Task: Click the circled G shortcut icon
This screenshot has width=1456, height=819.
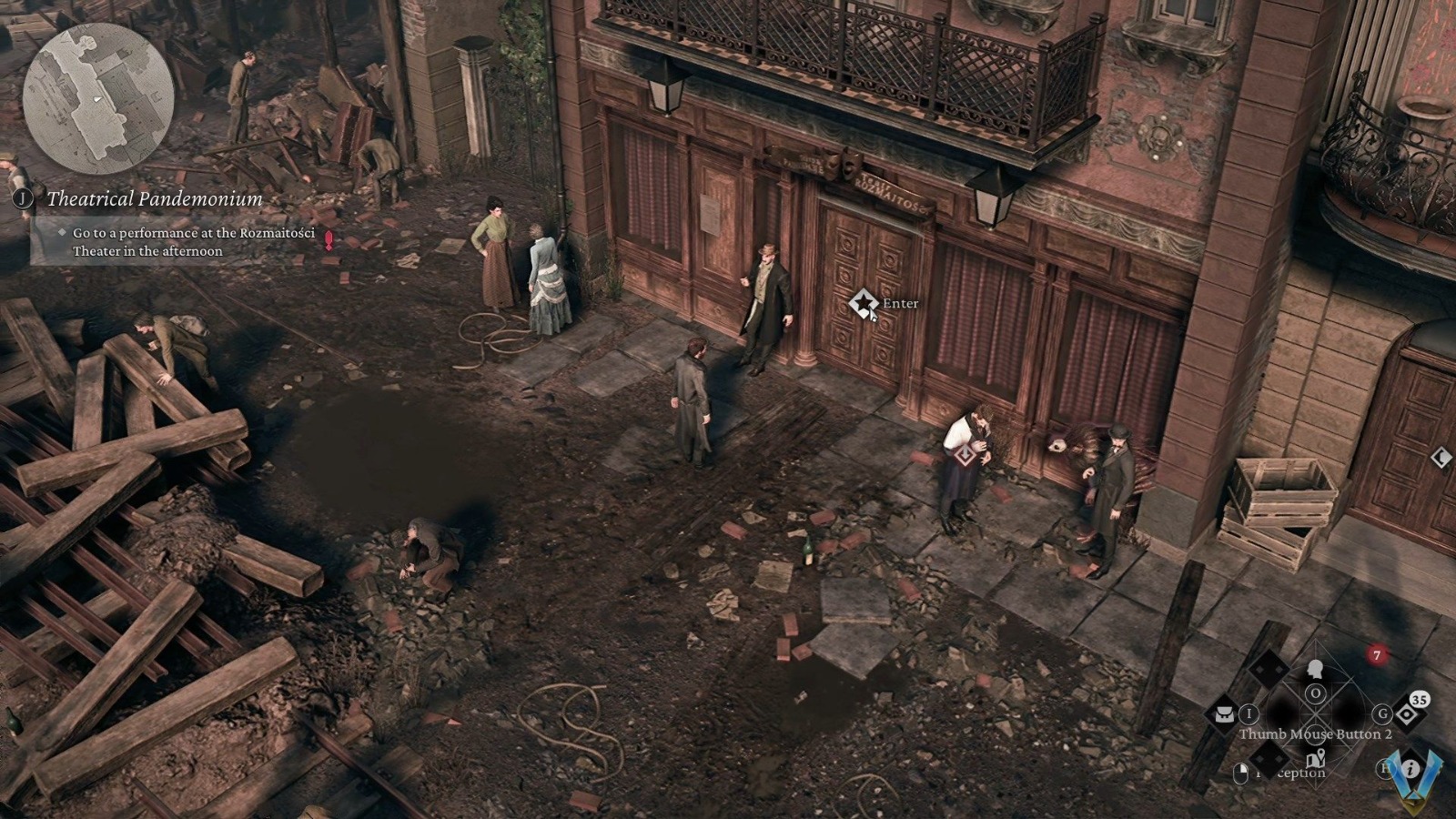Action: coord(1382,713)
